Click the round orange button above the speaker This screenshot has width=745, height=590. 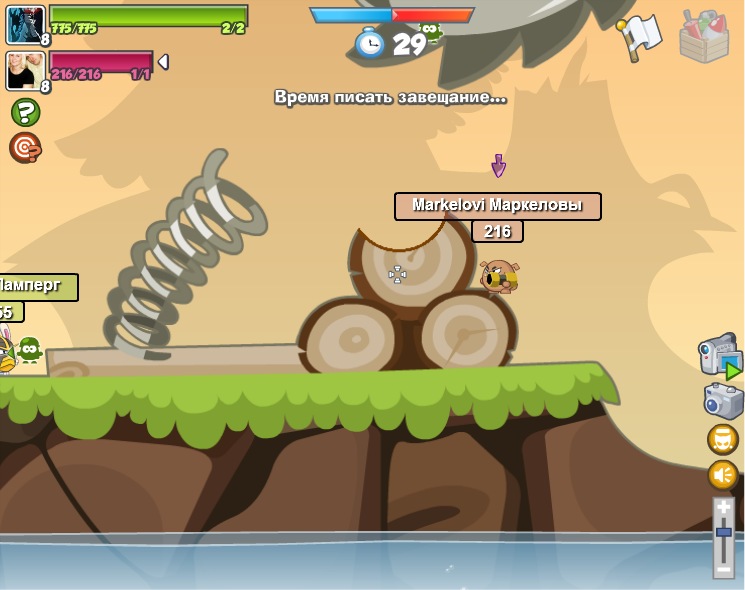723,439
